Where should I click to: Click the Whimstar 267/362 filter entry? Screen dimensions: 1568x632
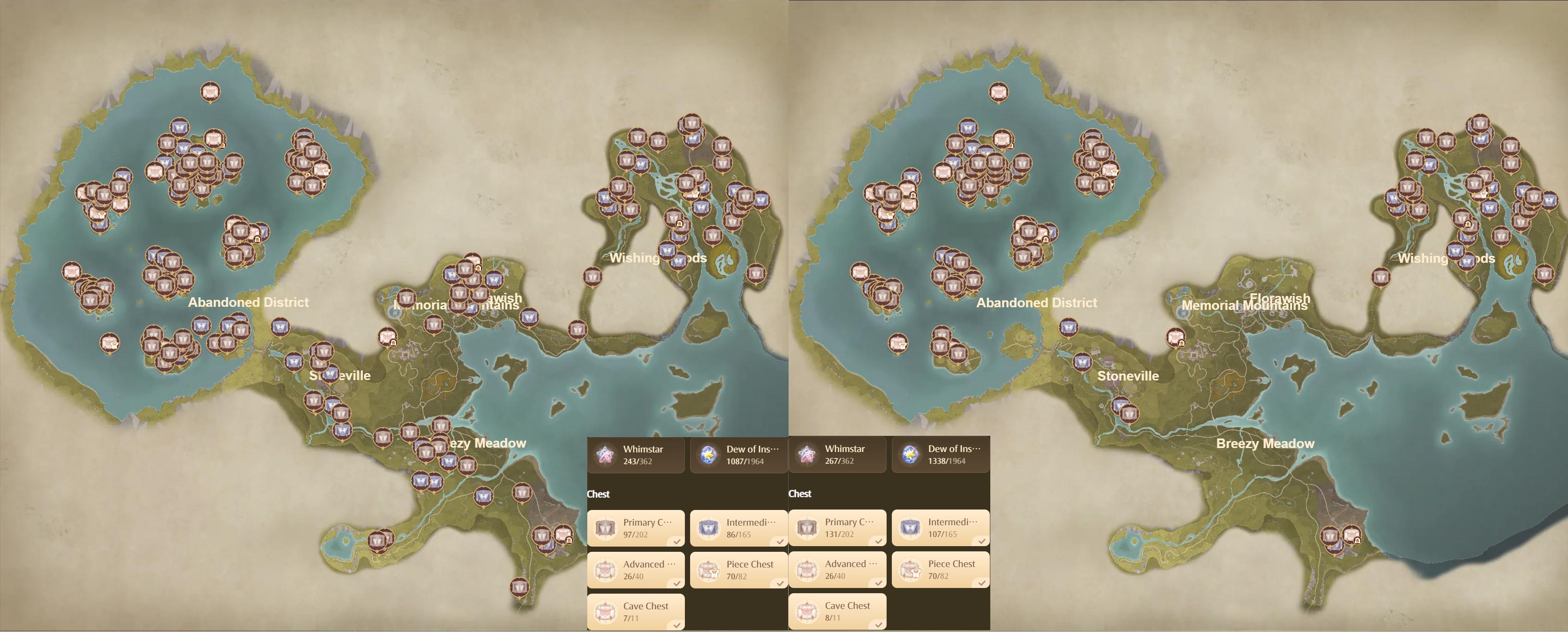point(837,454)
